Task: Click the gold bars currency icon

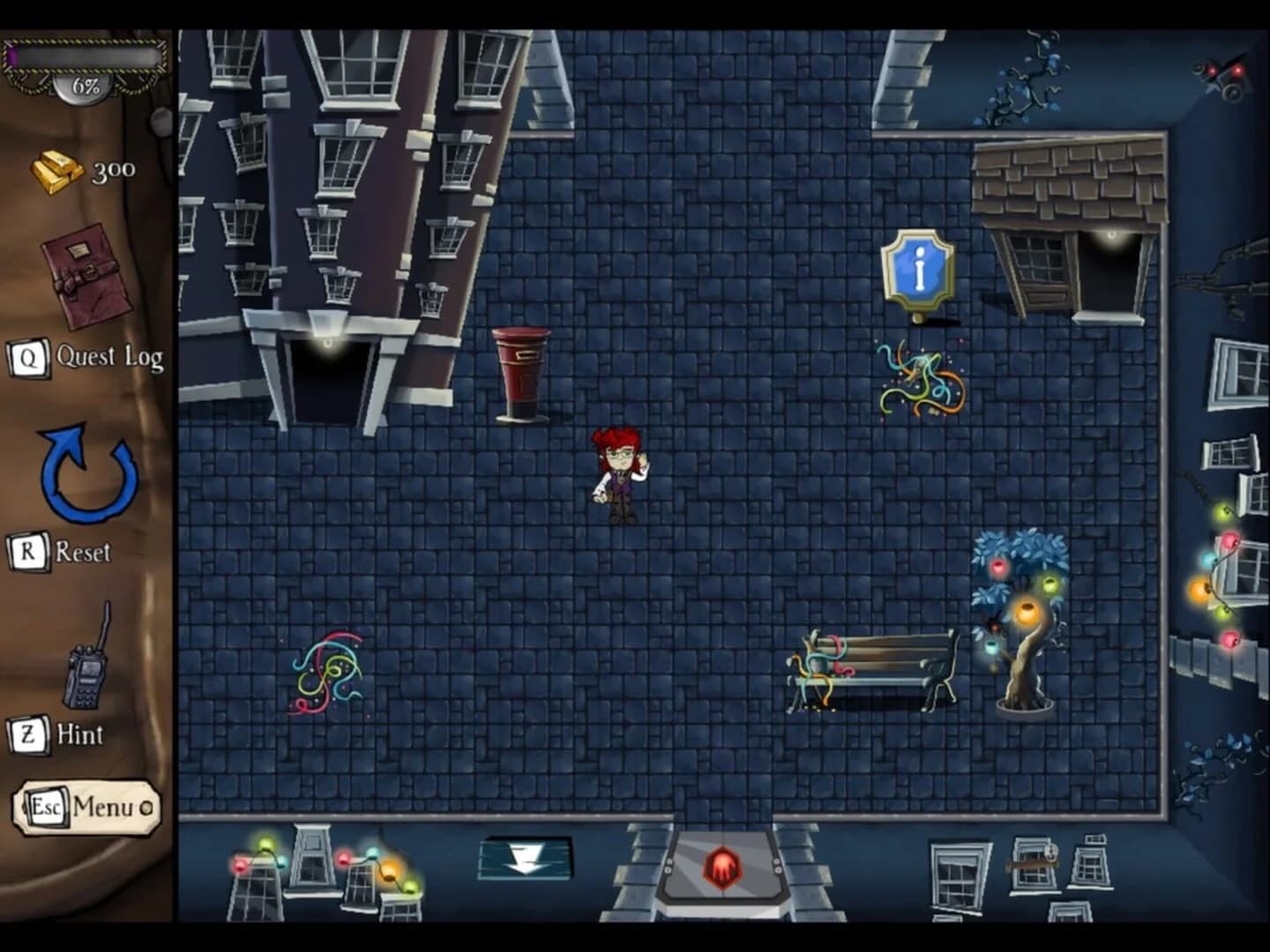Action: pos(55,170)
